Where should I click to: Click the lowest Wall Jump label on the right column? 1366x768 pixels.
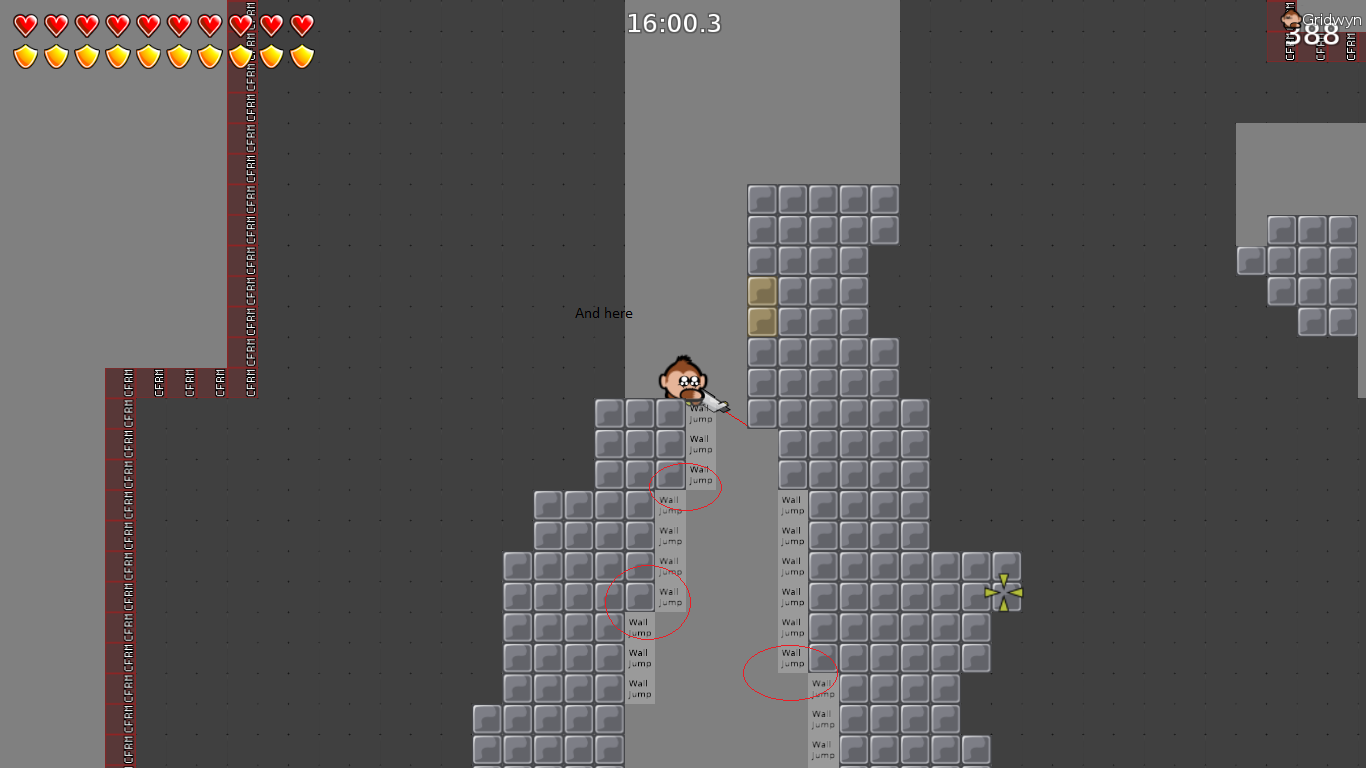click(821, 748)
